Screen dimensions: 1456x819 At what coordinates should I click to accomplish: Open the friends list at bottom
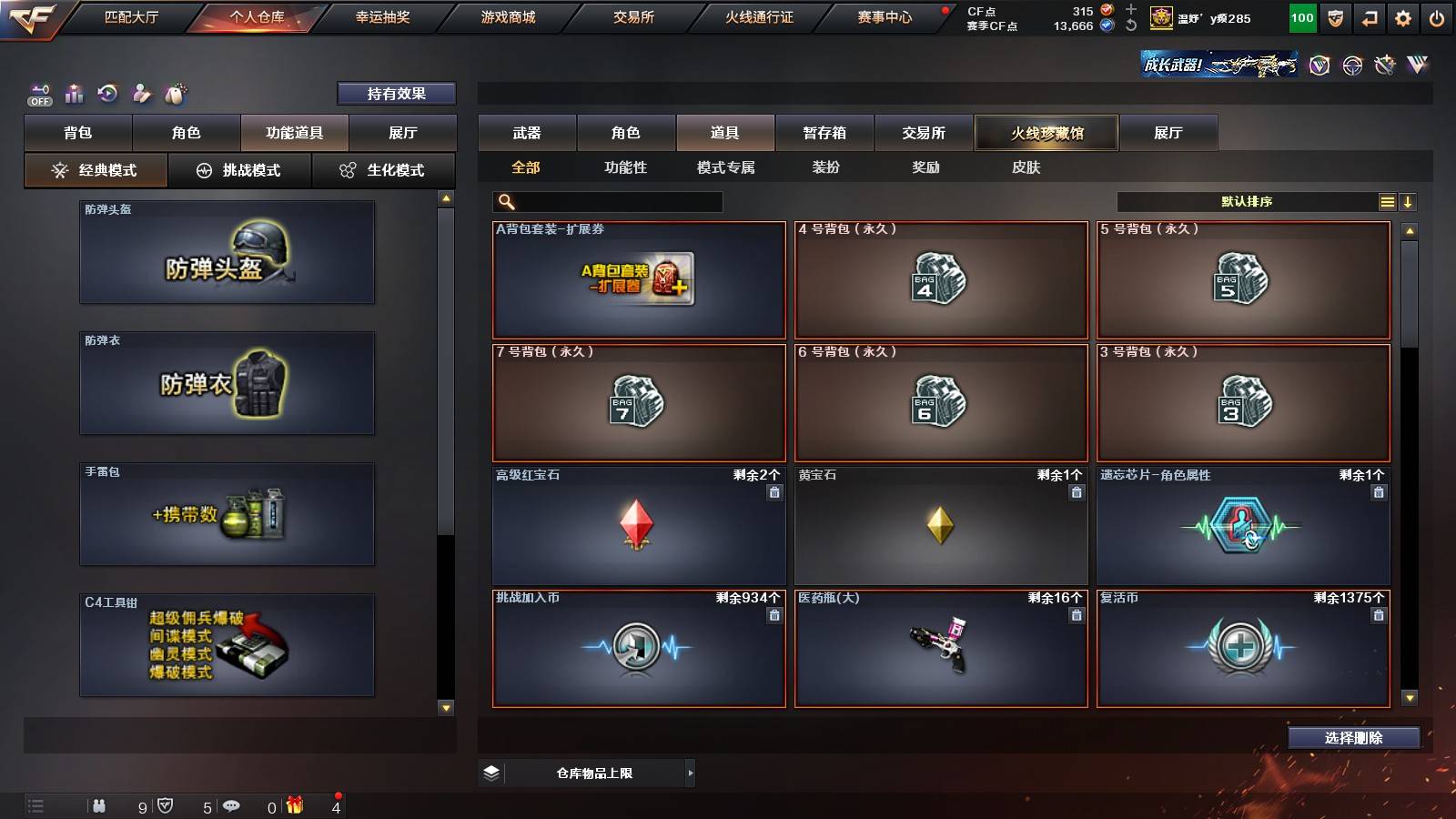coord(100,805)
